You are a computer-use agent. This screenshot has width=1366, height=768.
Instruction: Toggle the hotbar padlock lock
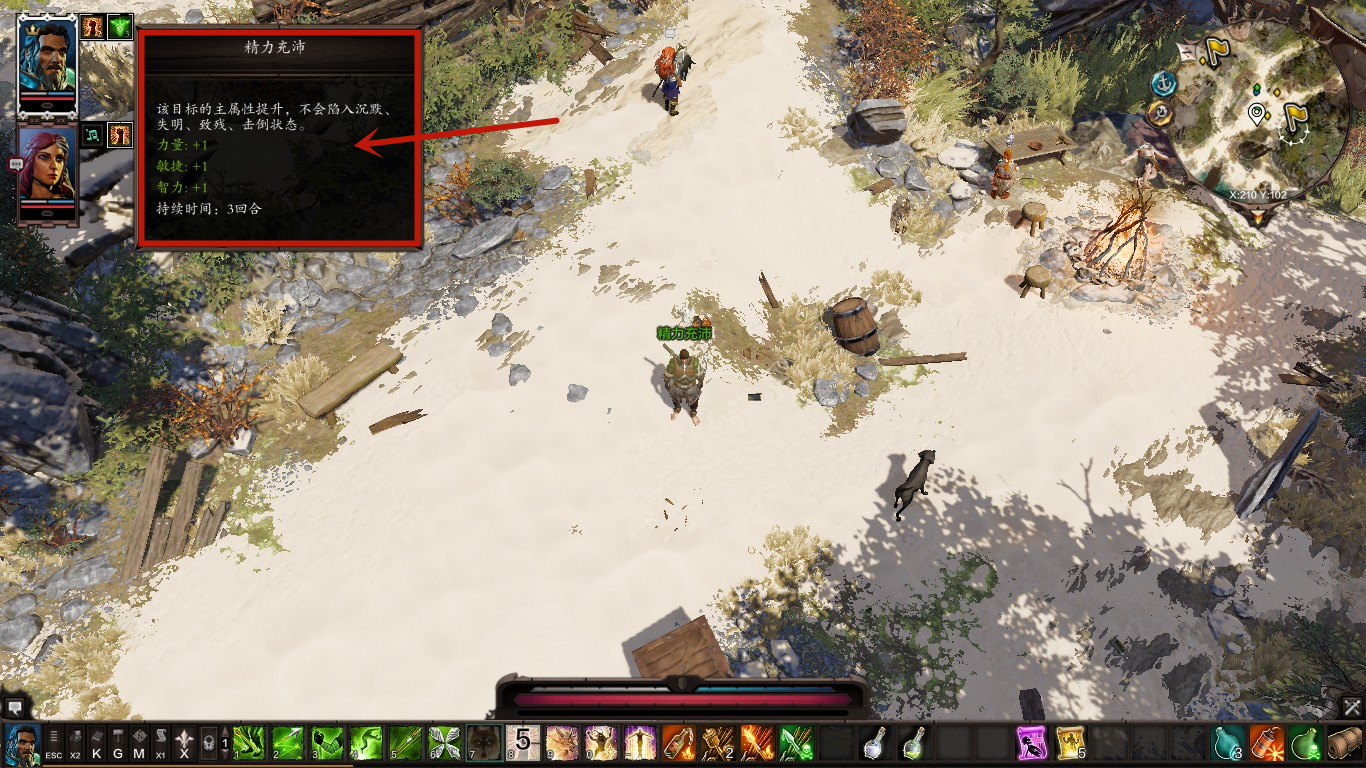(x=208, y=744)
